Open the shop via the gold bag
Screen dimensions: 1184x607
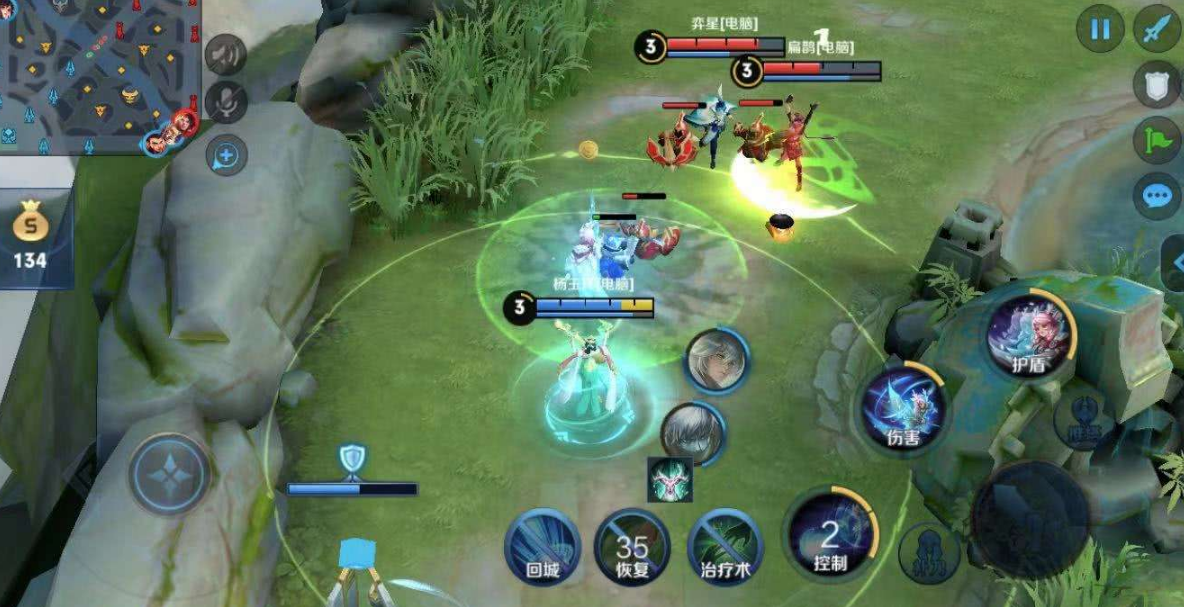tap(30, 238)
